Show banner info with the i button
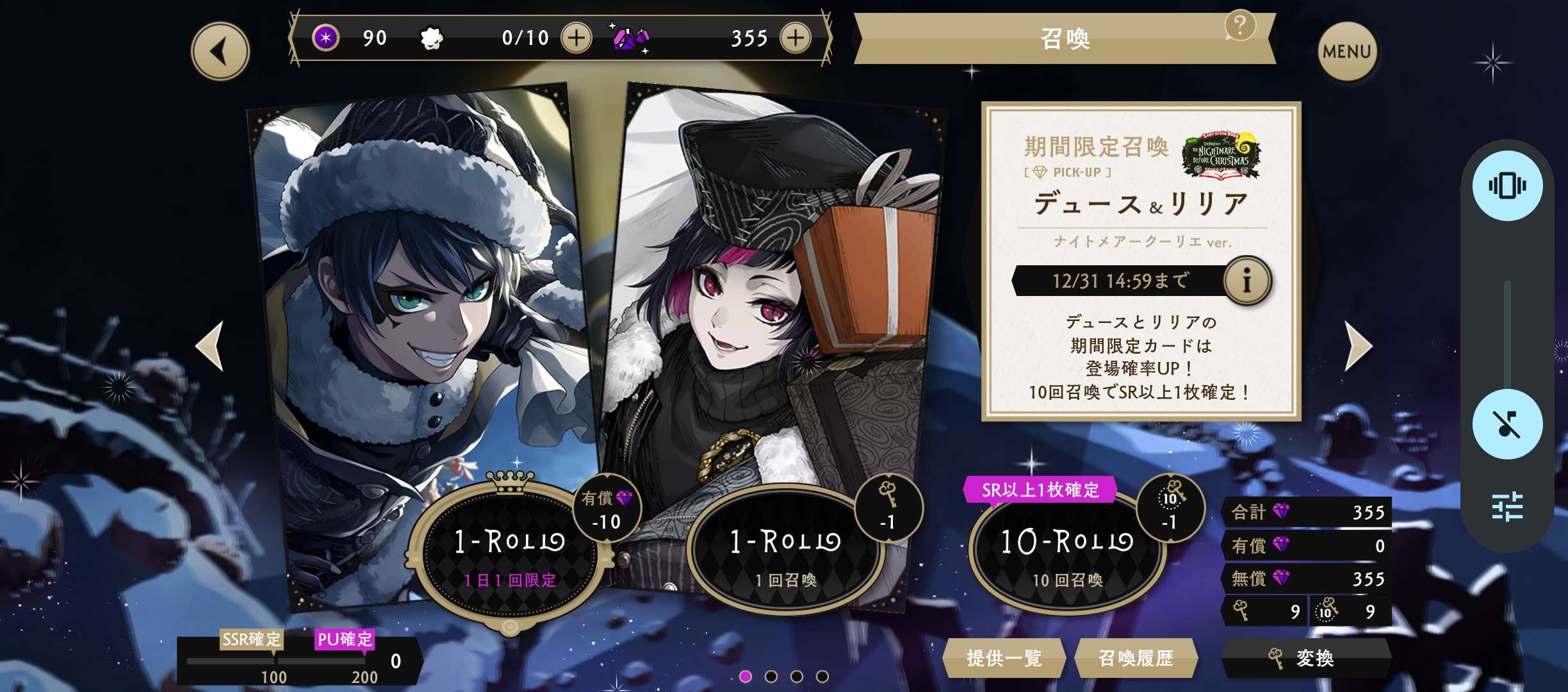The height and width of the screenshot is (692, 1568). click(1246, 281)
